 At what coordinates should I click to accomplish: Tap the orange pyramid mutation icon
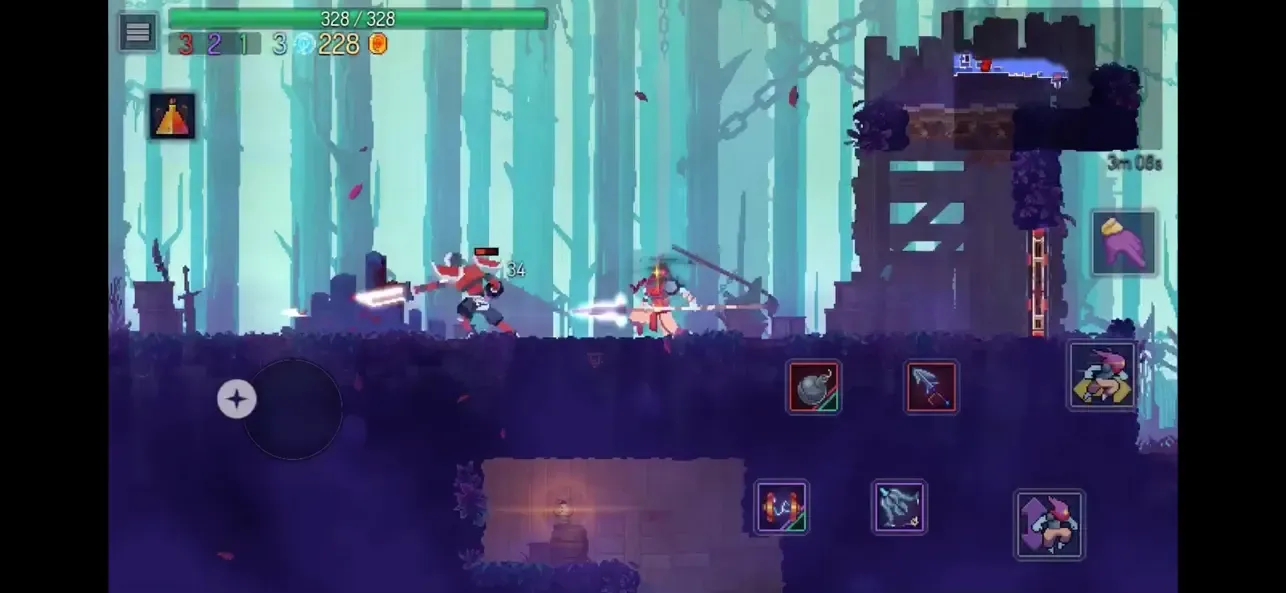click(x=172, y=116)
